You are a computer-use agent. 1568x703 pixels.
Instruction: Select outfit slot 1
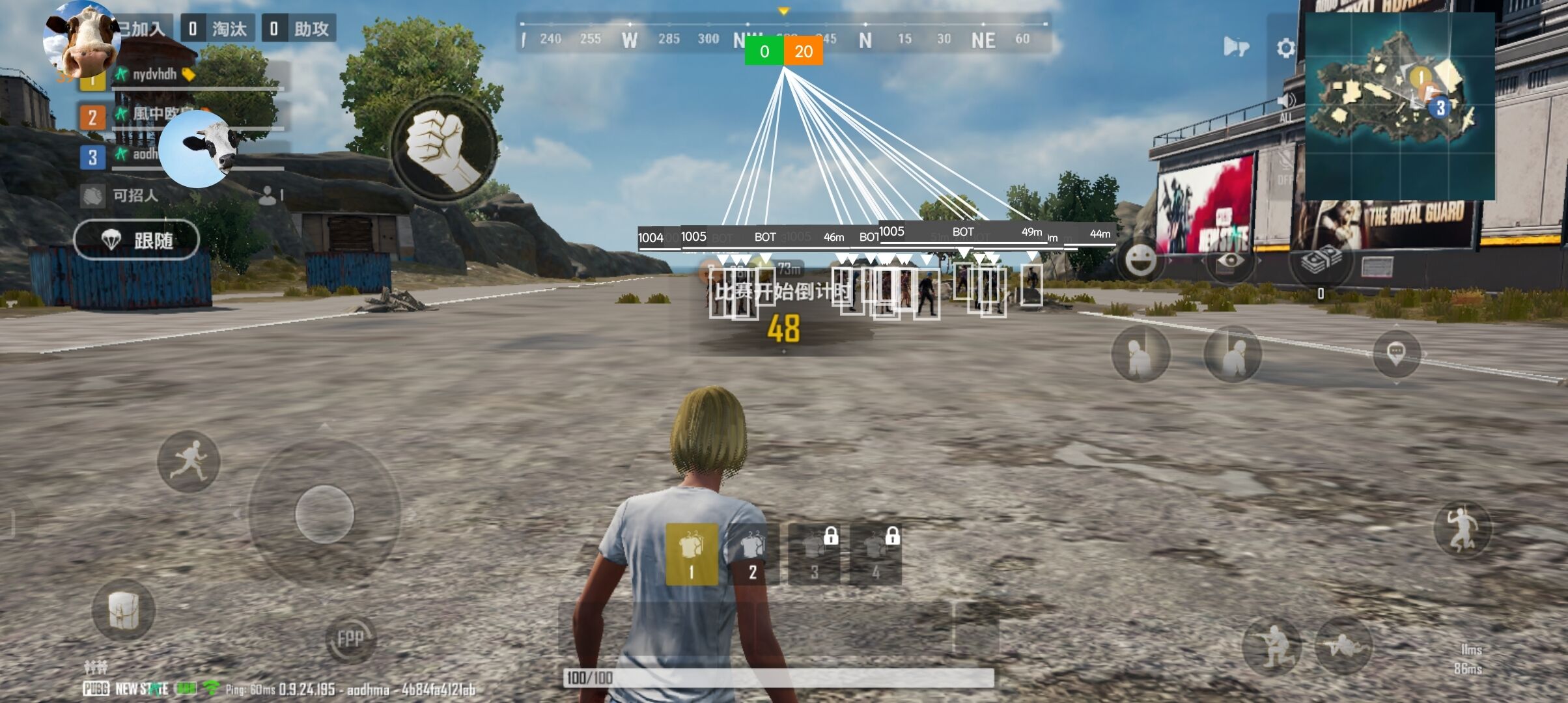coord(692,554)
